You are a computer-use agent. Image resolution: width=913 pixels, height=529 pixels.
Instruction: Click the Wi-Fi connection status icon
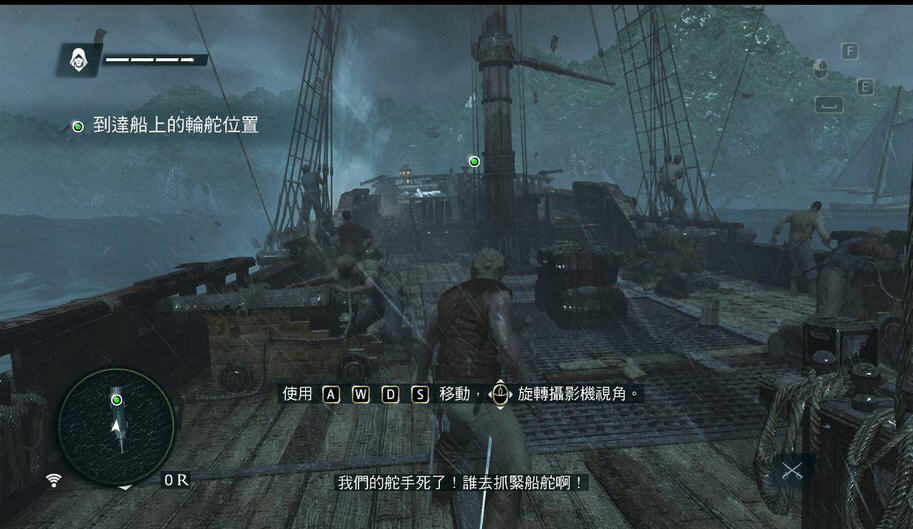(54, 481)
